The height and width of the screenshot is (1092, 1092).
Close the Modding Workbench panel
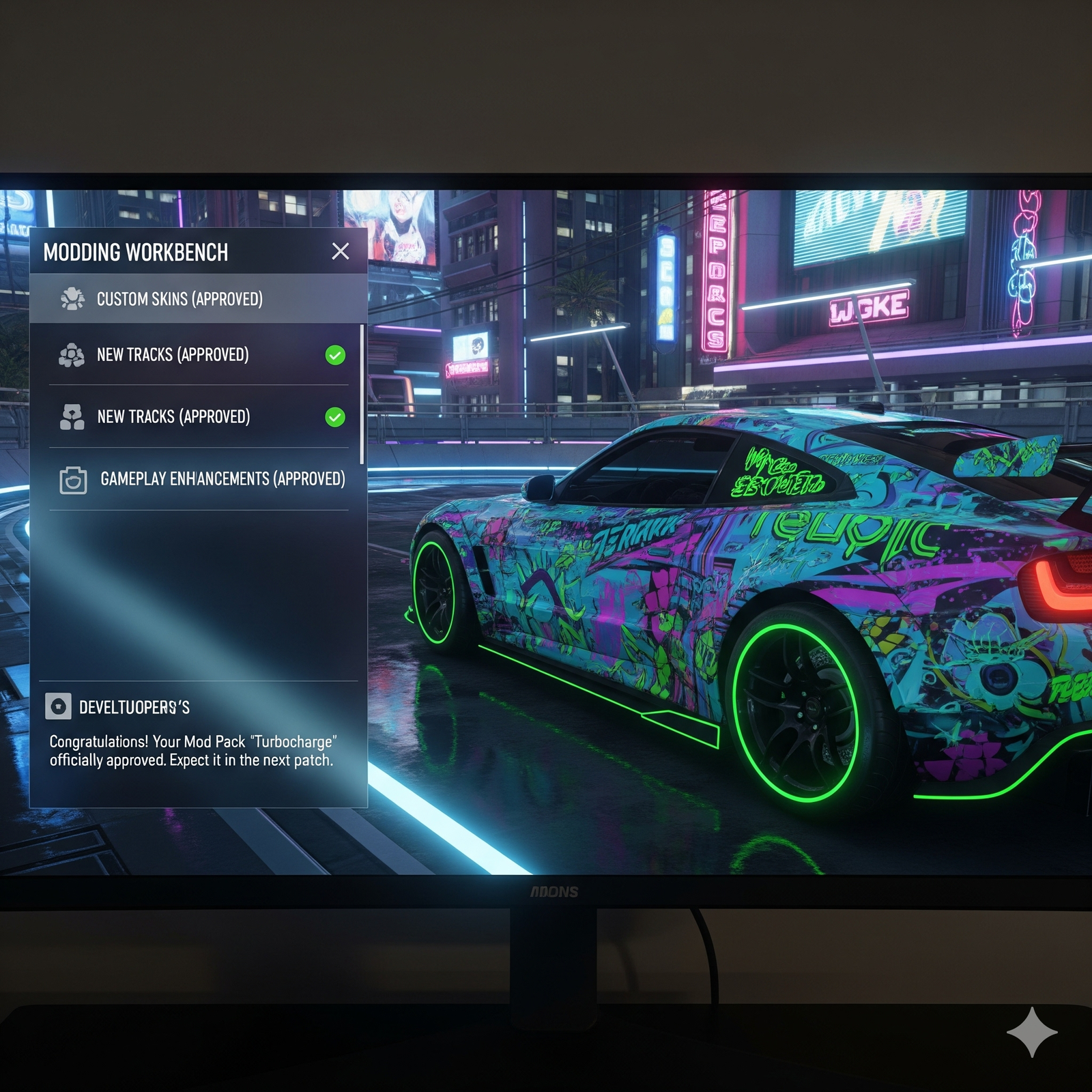pyautogui.click(x=340, y=251)
